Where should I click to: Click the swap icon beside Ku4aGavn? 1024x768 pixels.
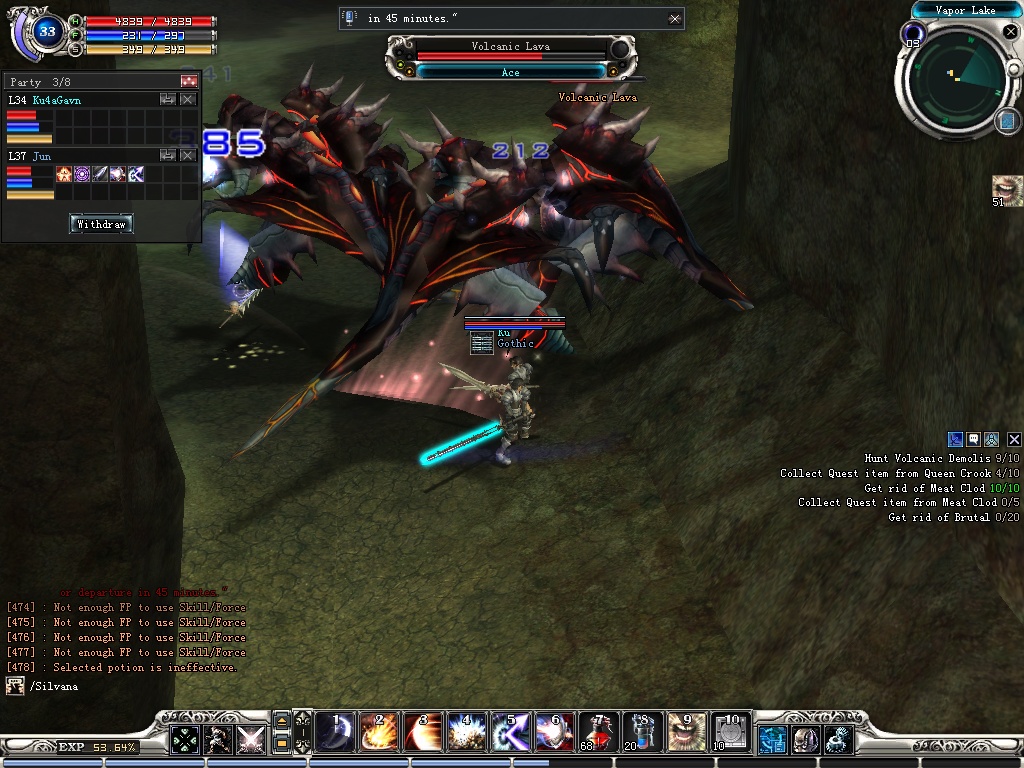[168, 100]
